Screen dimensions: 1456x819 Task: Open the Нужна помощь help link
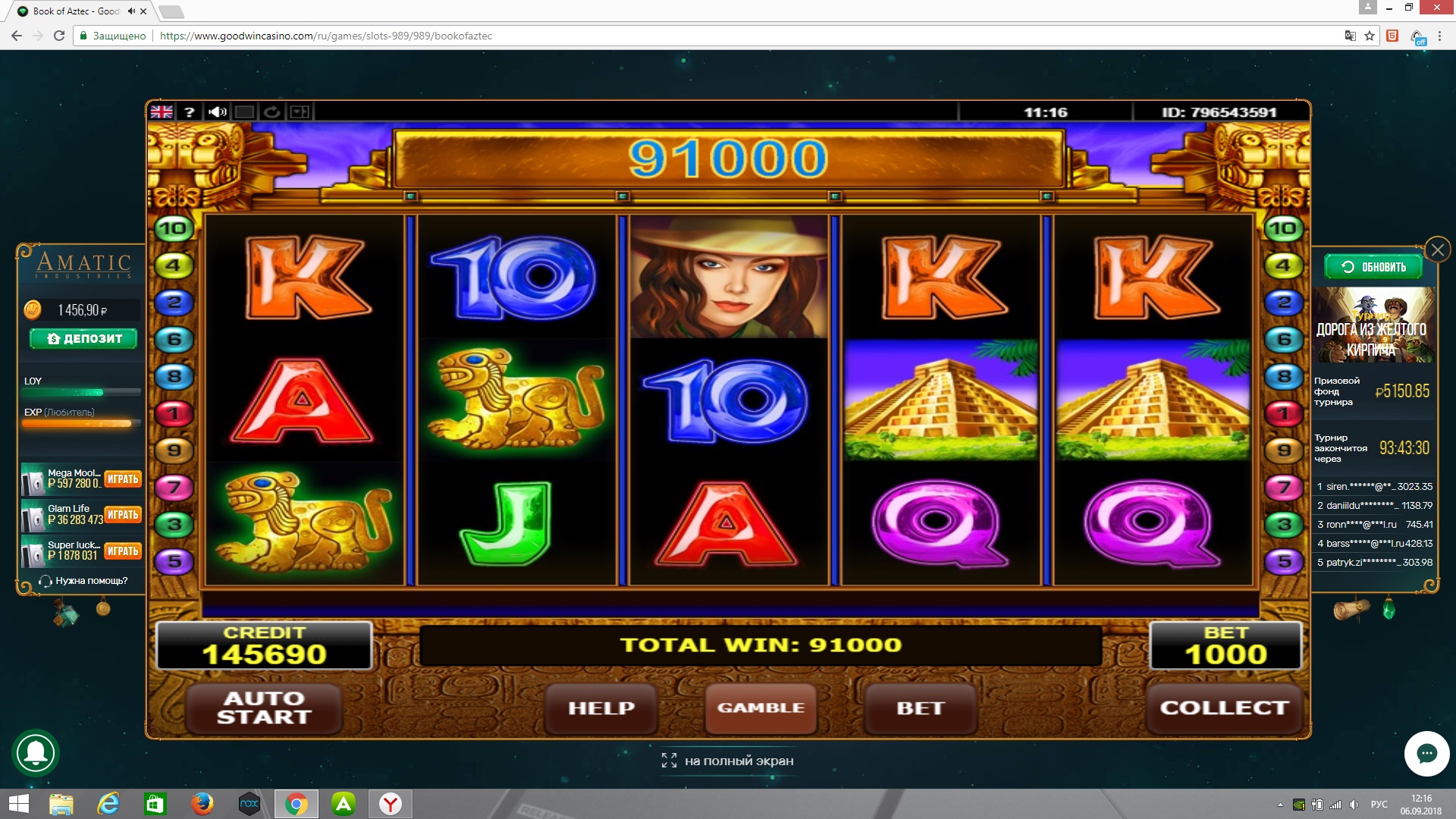point(84,581)
